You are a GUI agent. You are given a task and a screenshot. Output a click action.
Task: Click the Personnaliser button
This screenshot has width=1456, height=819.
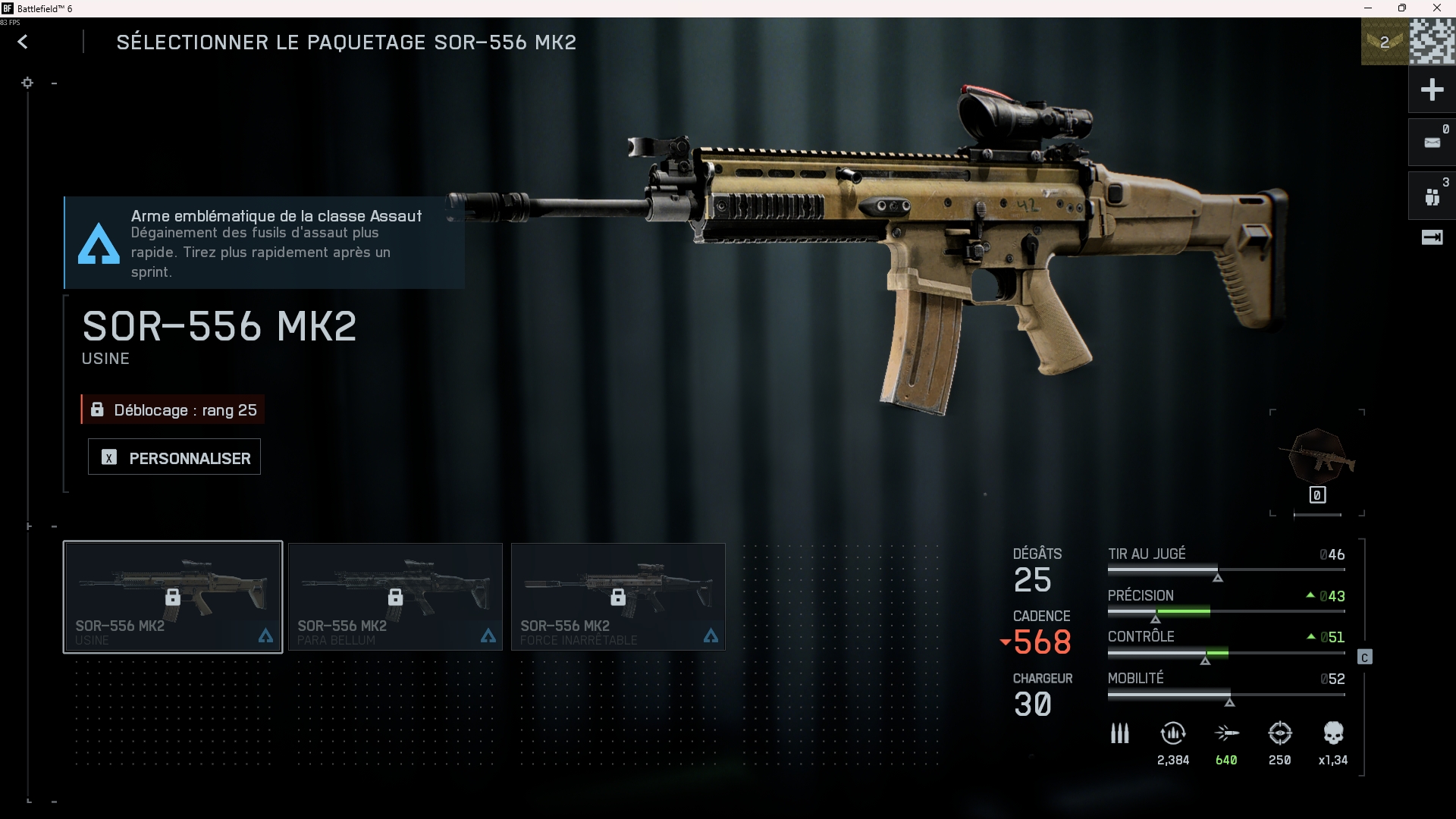(x=174, y=457)
